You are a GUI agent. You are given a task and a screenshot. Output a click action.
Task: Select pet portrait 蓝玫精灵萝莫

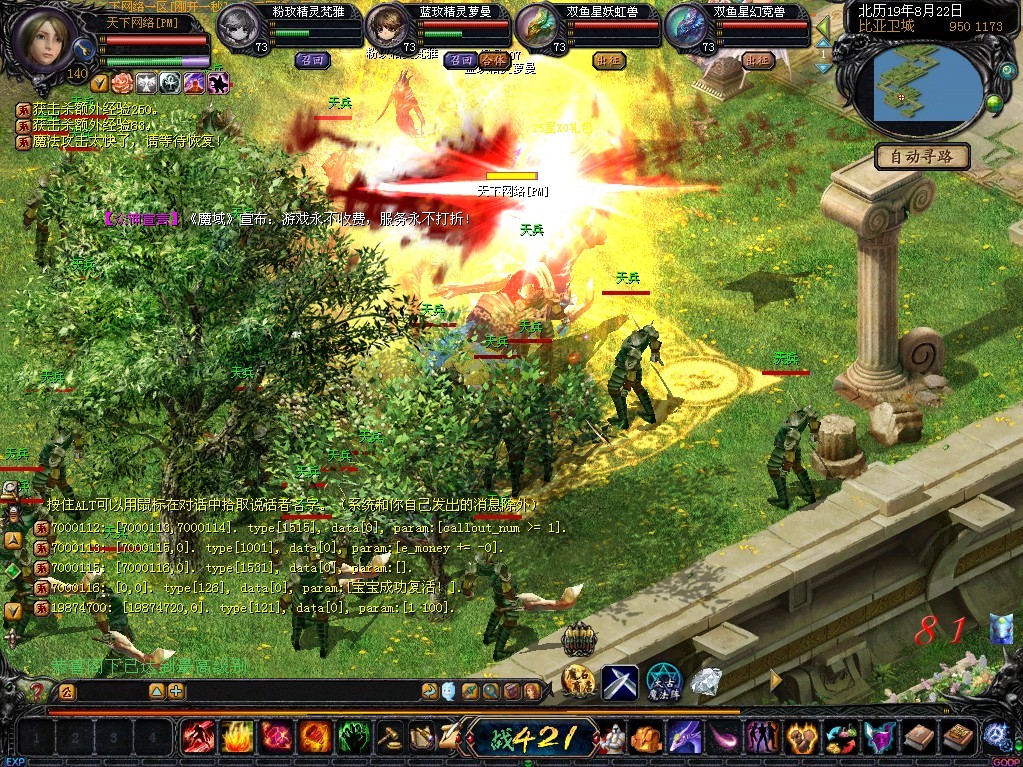point(389,26)
